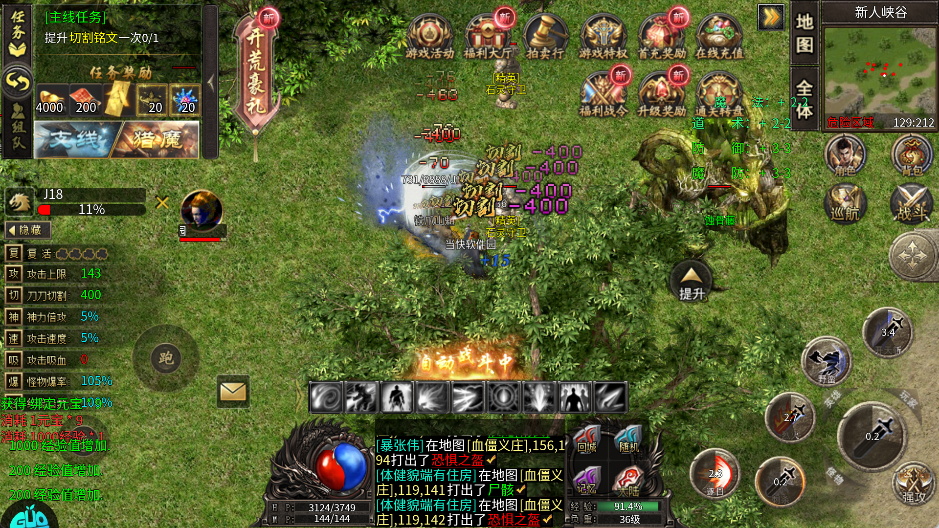
Task: Open the 福利战令 battle pass icon
Action: pyautogui.click(x=602, y=95)
